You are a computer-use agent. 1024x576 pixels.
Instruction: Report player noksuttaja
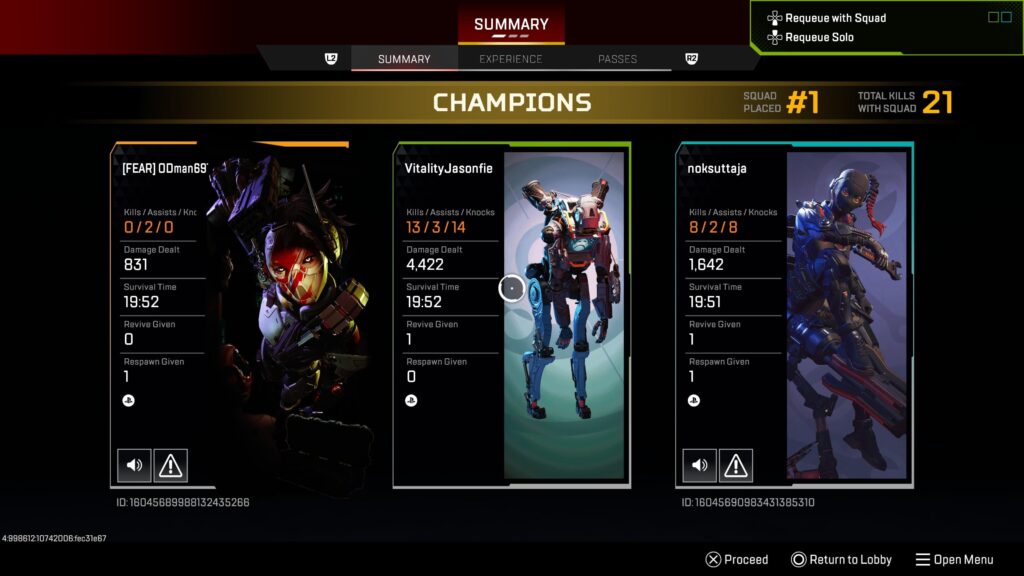pyautogui.click(x=736, y=465)
